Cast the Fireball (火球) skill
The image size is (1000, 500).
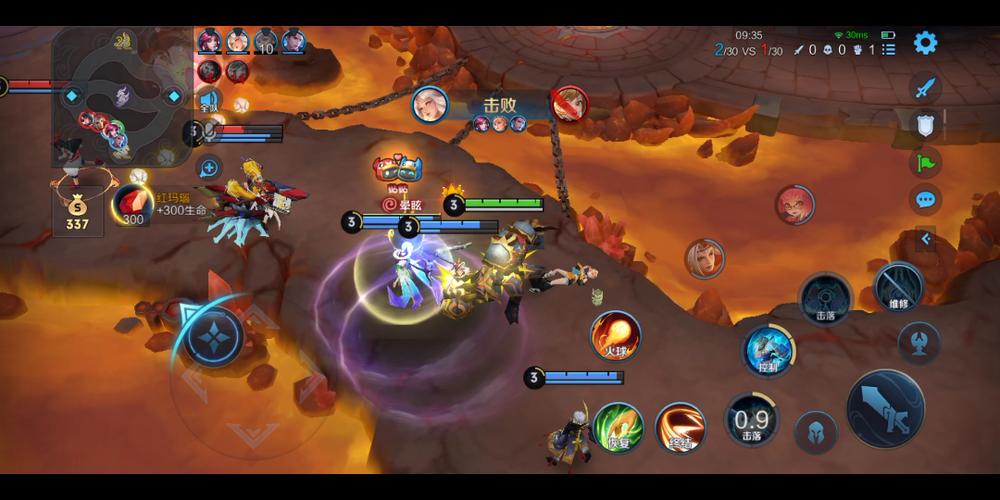coord(615,335)
